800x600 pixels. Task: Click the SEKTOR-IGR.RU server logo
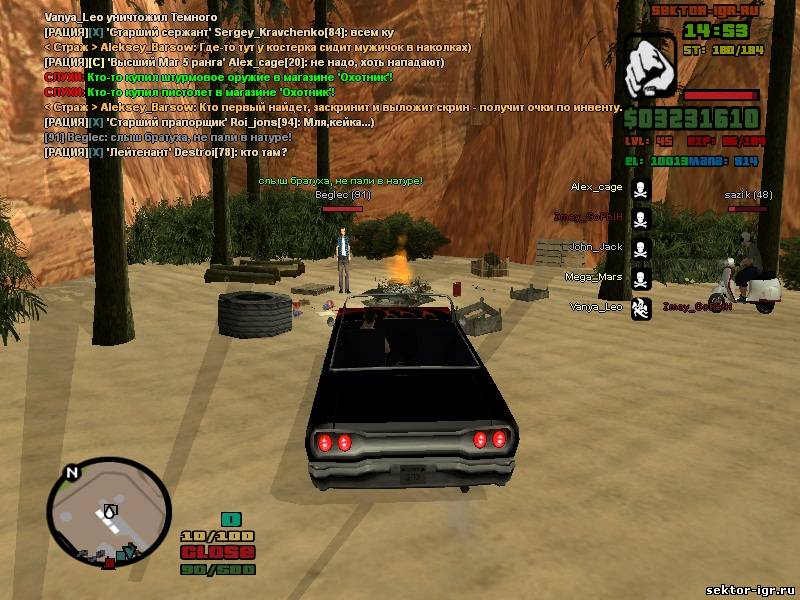(x=706, y=10)
